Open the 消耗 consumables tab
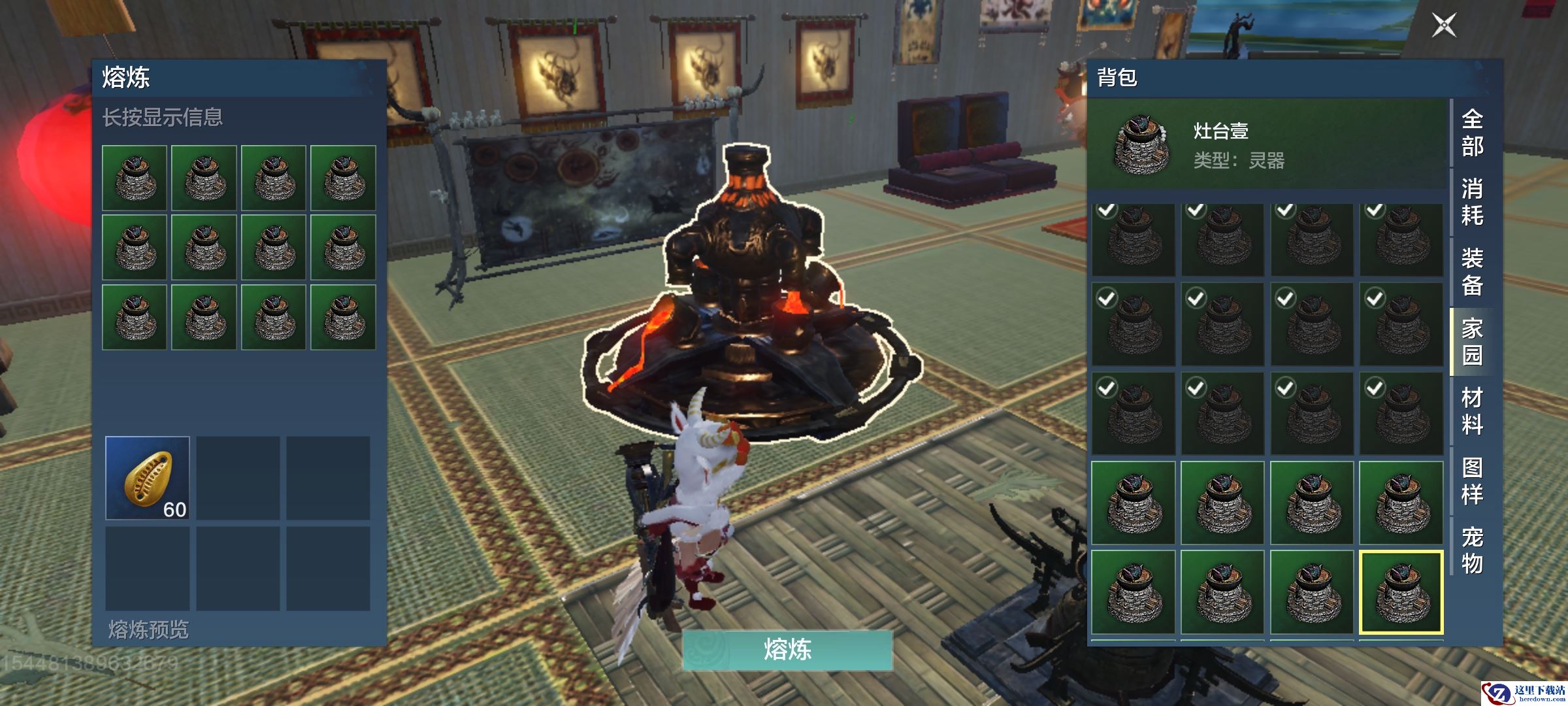The height and width of the screenshot is (706, 1568). pos(1472,203)
